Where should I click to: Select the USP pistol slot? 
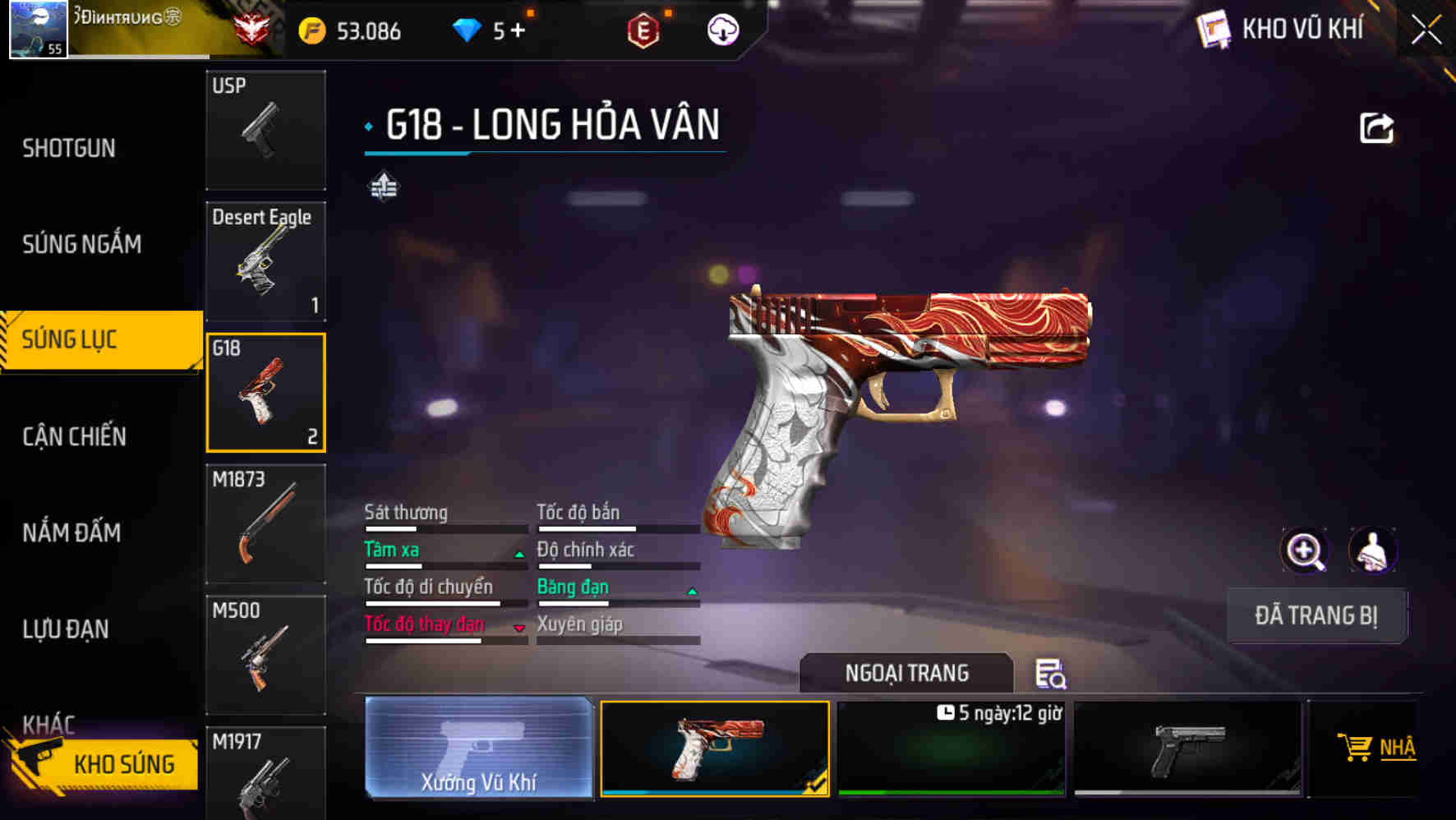[x=265, y=130]
